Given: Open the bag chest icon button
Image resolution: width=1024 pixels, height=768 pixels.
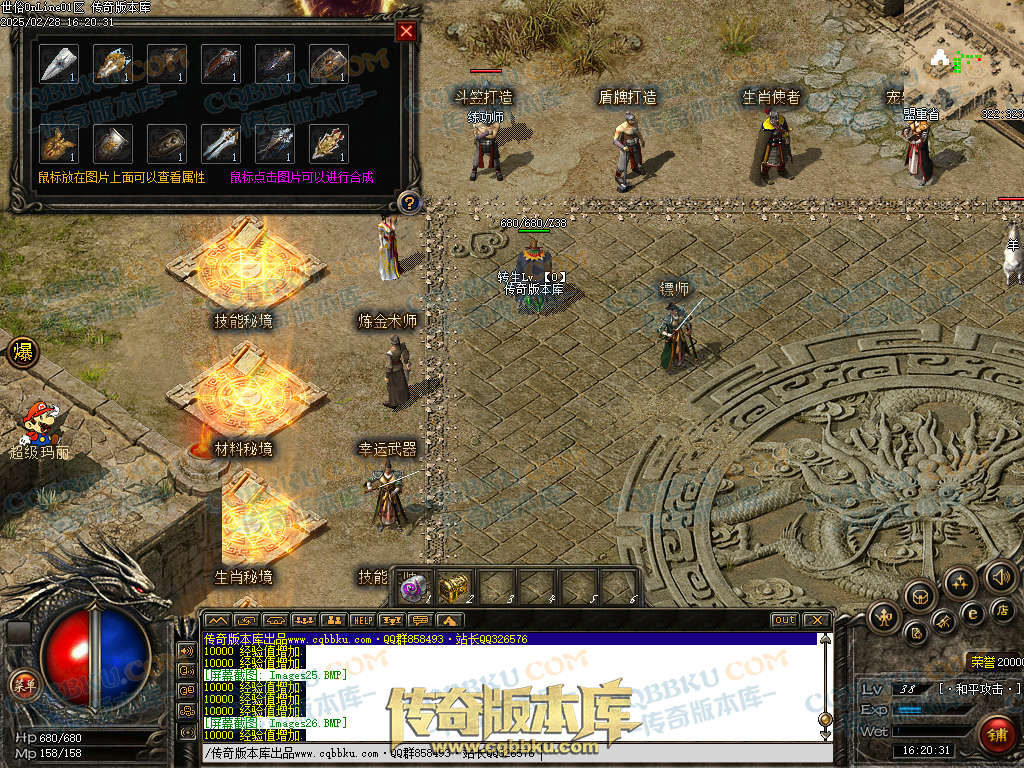Looking at the screenshot, I should pyautogui.click(x=919, y=597).
